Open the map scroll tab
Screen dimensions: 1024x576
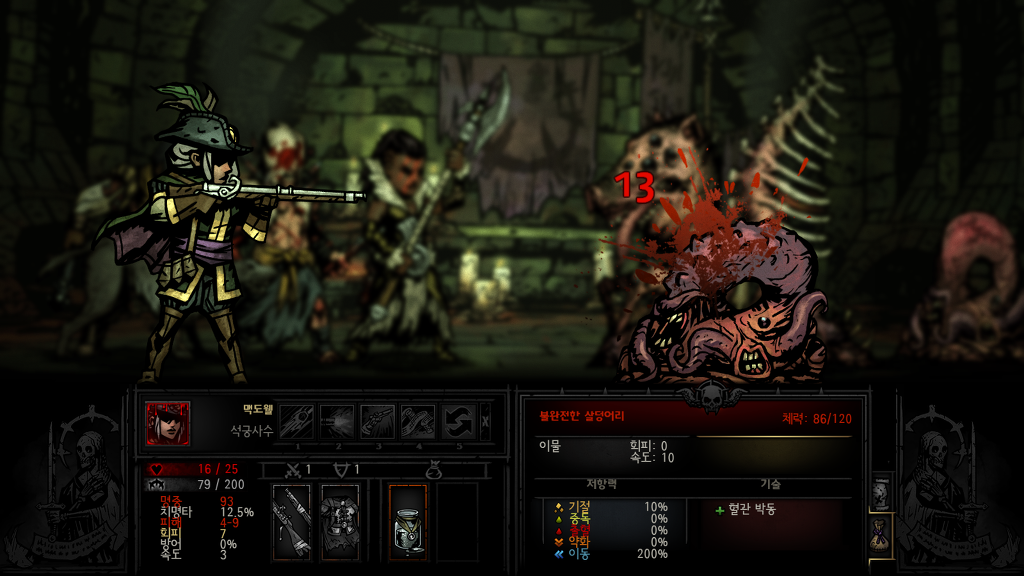click(x=881, y=491)
